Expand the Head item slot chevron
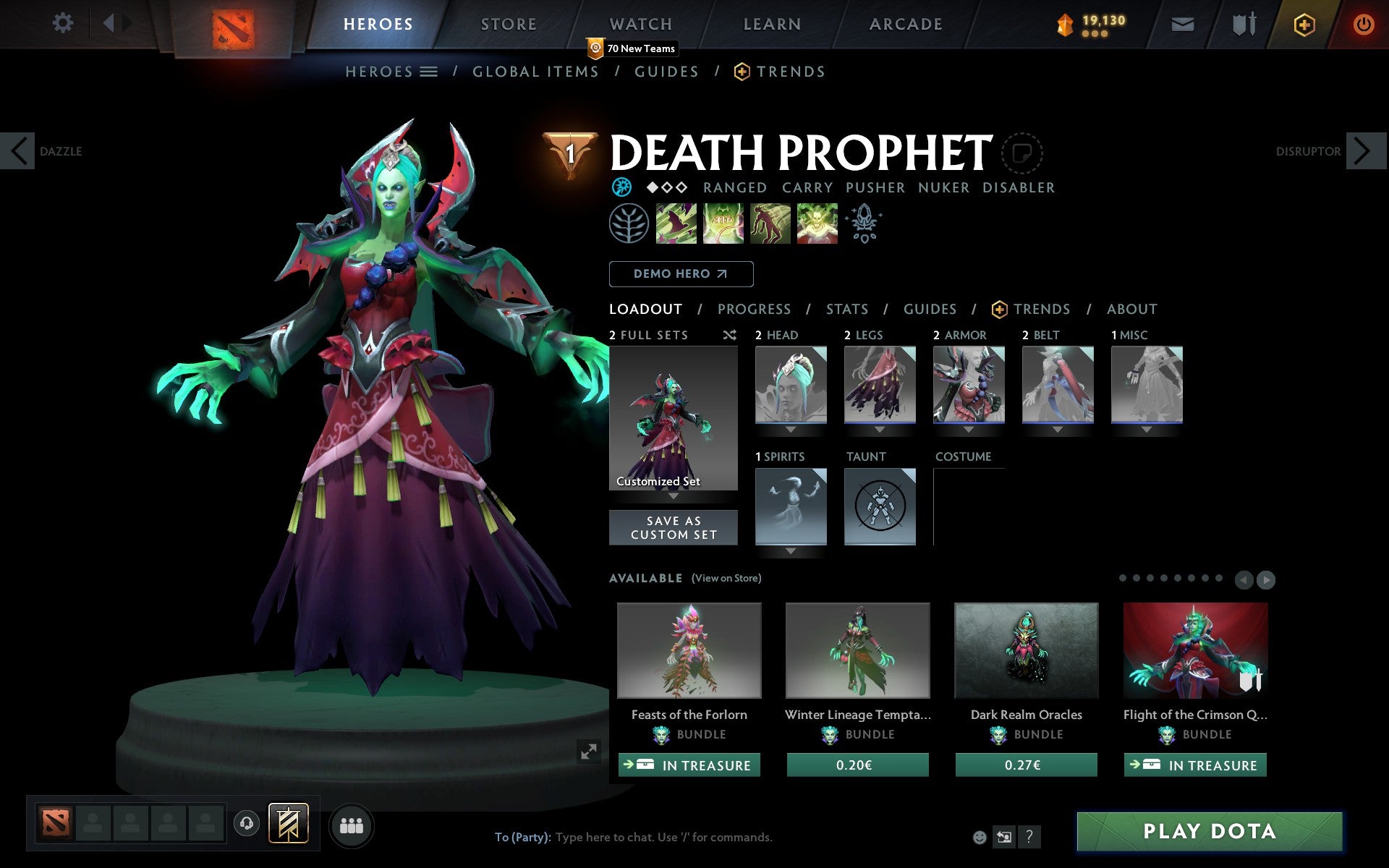1389x868 pixels. tap(791, 428)
